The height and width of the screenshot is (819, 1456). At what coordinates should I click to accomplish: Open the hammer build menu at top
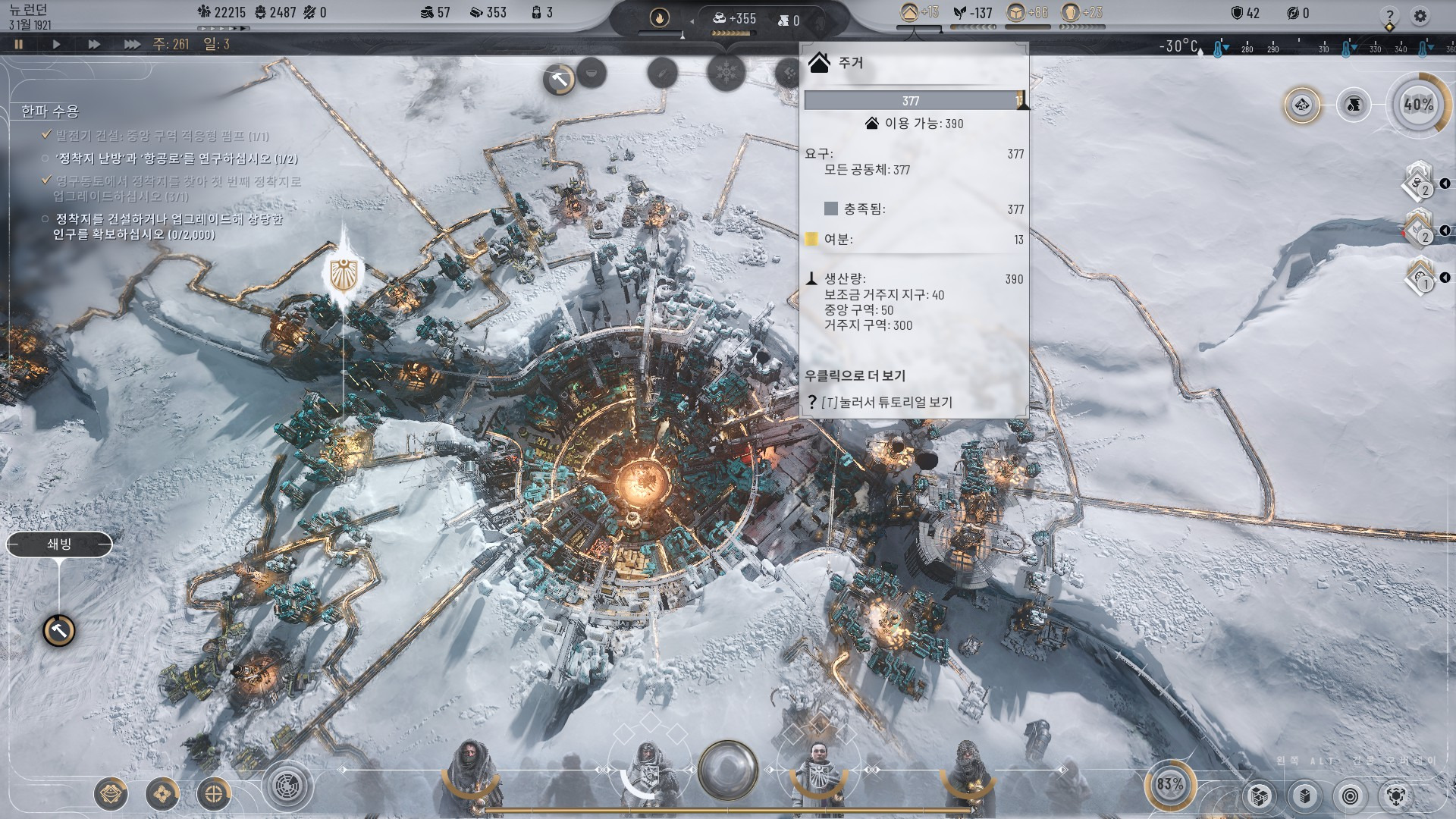tap(560, 79)
